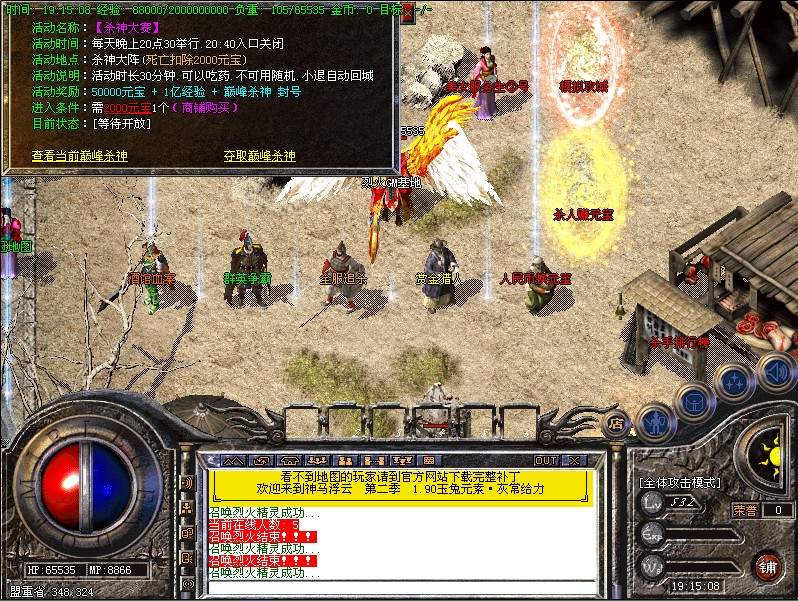The height and width of the screenshot is (601, 798).
Task: Click the red 2000元宝 link
Action: point(97,108)
